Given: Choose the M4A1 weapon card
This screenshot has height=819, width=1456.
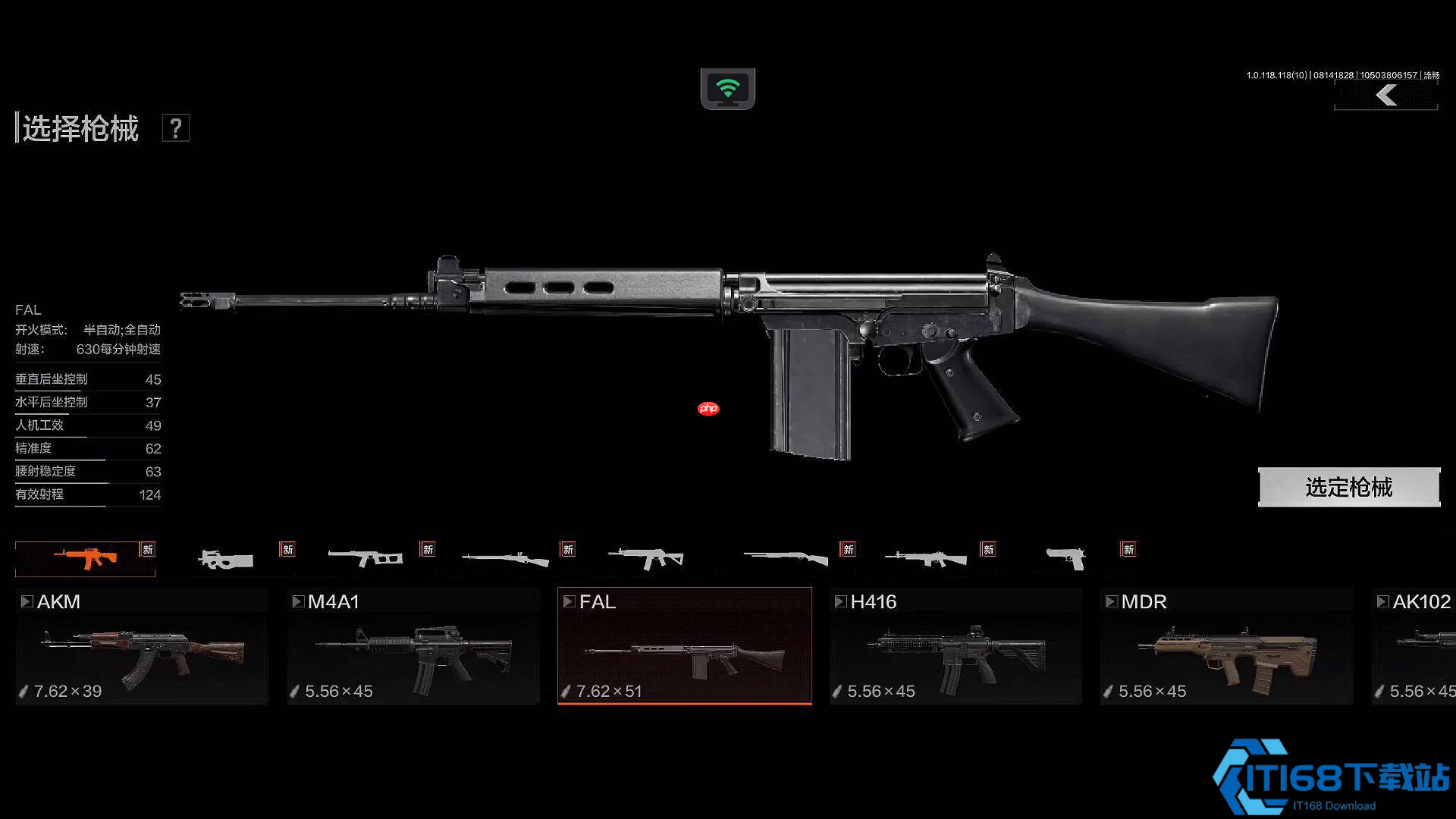Looking at the screenshot, I should [x=413, y=646].
